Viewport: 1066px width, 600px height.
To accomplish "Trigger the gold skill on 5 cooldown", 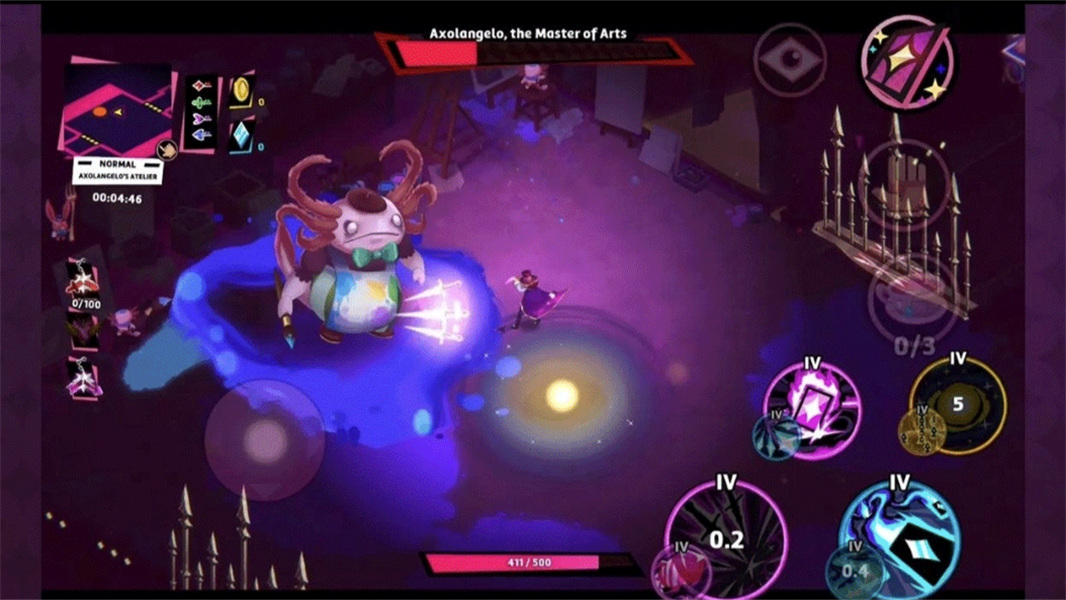I will tap(957, 404).
